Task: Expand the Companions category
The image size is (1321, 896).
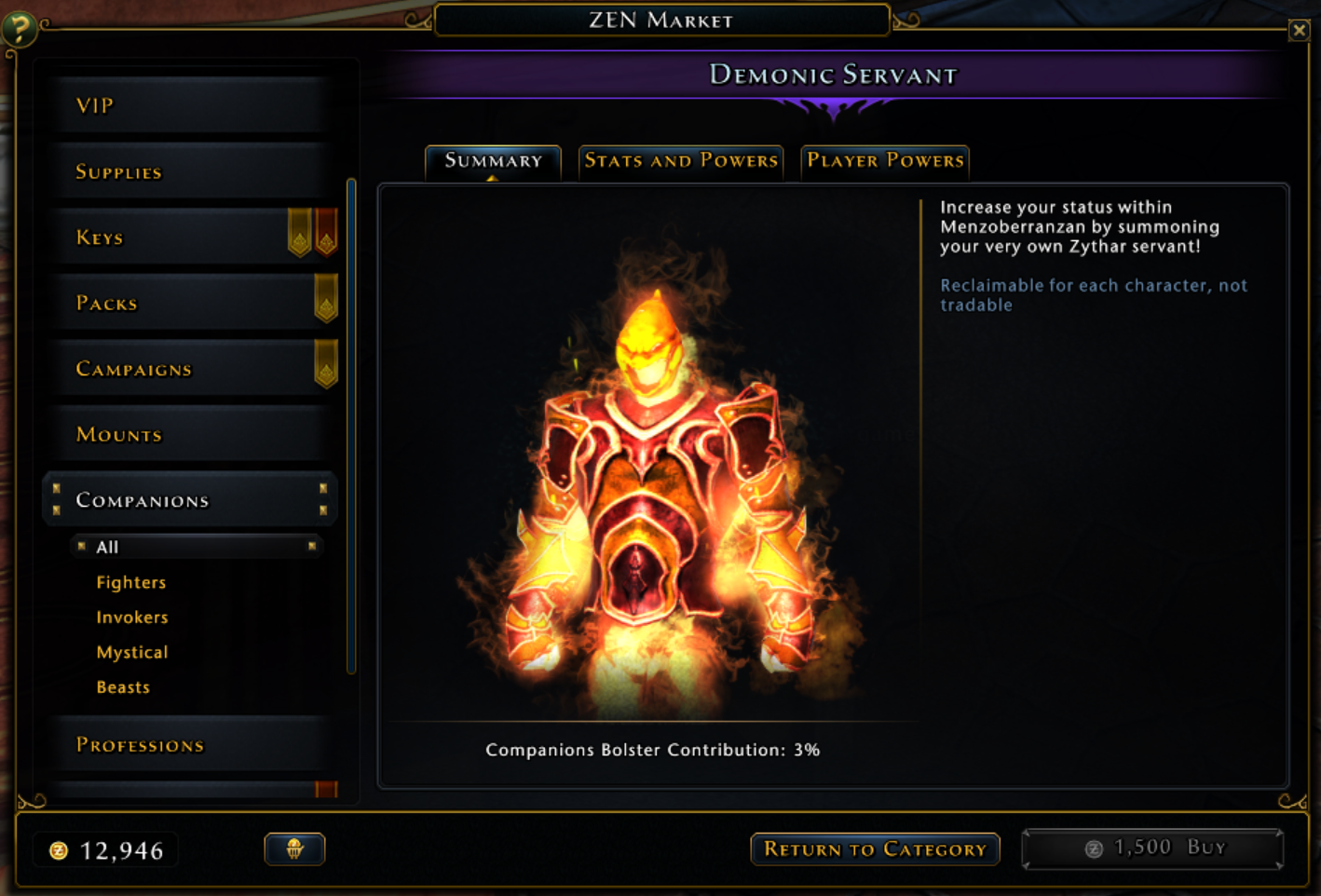Action: 142,500
